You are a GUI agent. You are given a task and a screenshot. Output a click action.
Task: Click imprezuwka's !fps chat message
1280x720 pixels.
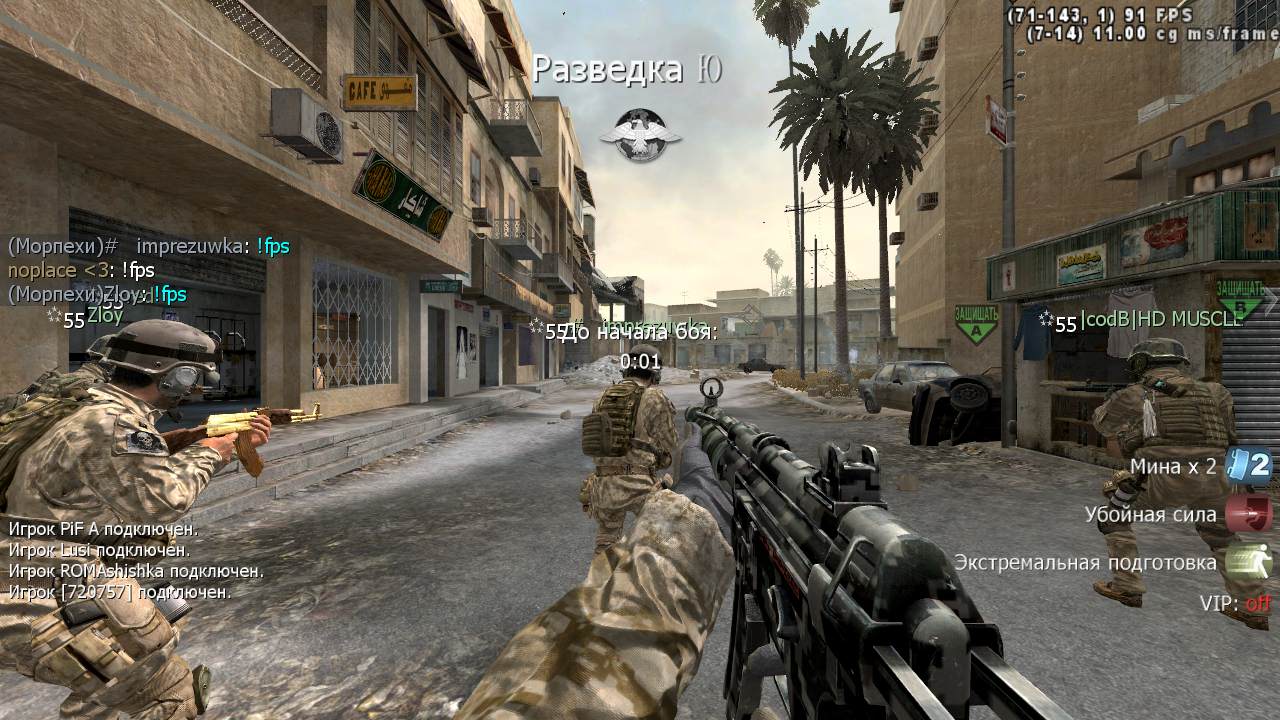pos(212,246)
